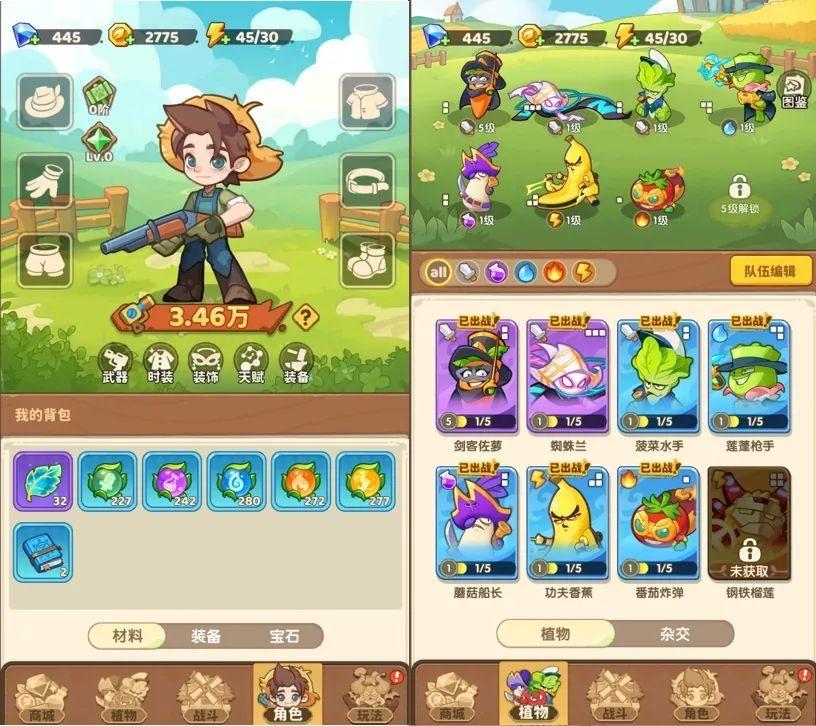
Task: Select the empty boots equipment slot
Action: [x=366, y=261]
